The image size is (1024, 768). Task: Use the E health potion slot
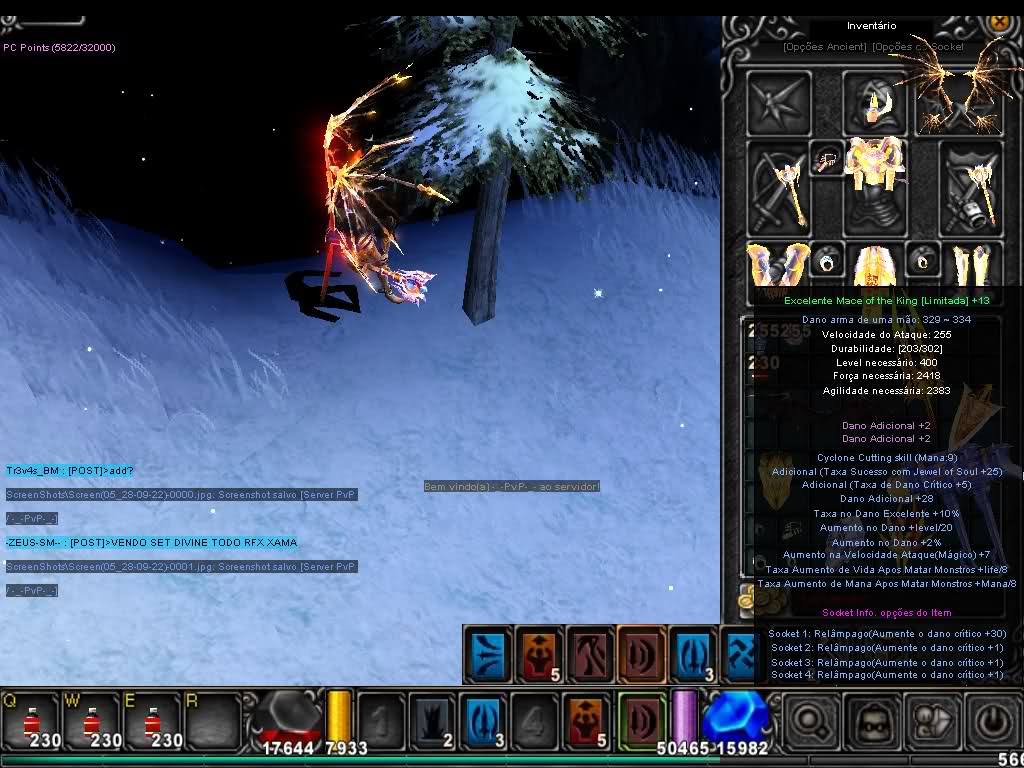tap(151, 720)
